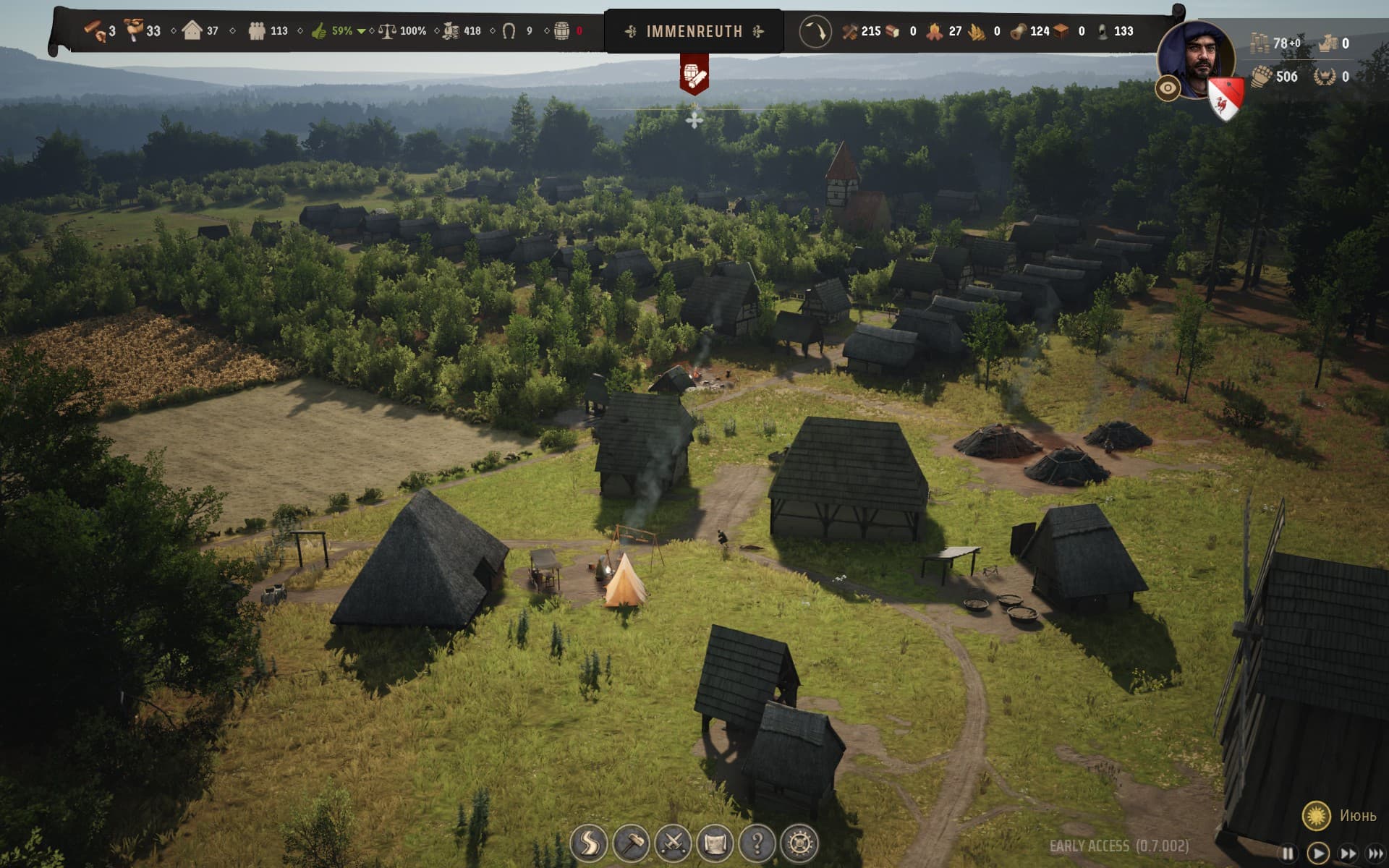The image size is (1389, 868).
Task: Open the road building tool
Action: [x=589, y=843]
